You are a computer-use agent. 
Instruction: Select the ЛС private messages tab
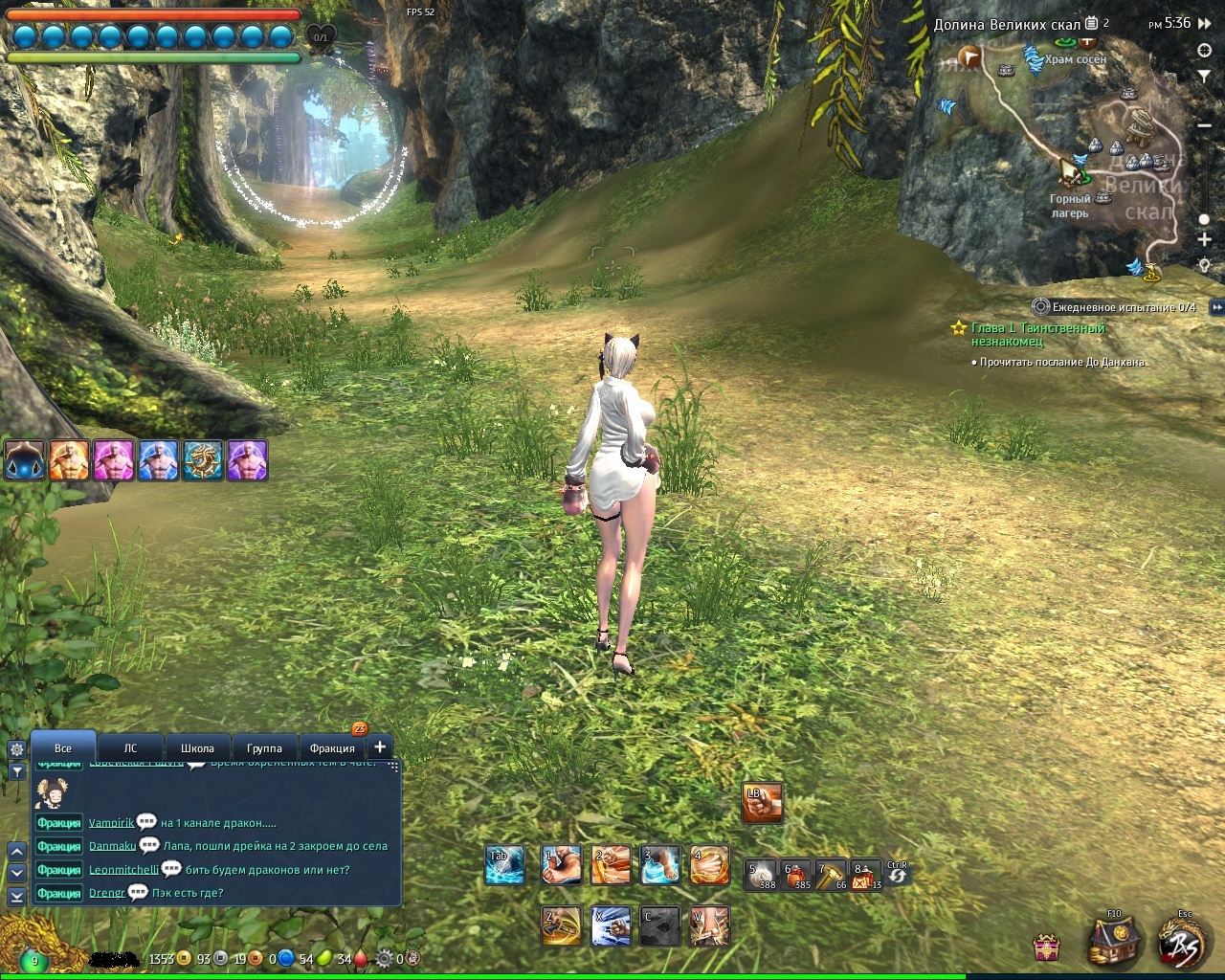[x=130, y=747]
